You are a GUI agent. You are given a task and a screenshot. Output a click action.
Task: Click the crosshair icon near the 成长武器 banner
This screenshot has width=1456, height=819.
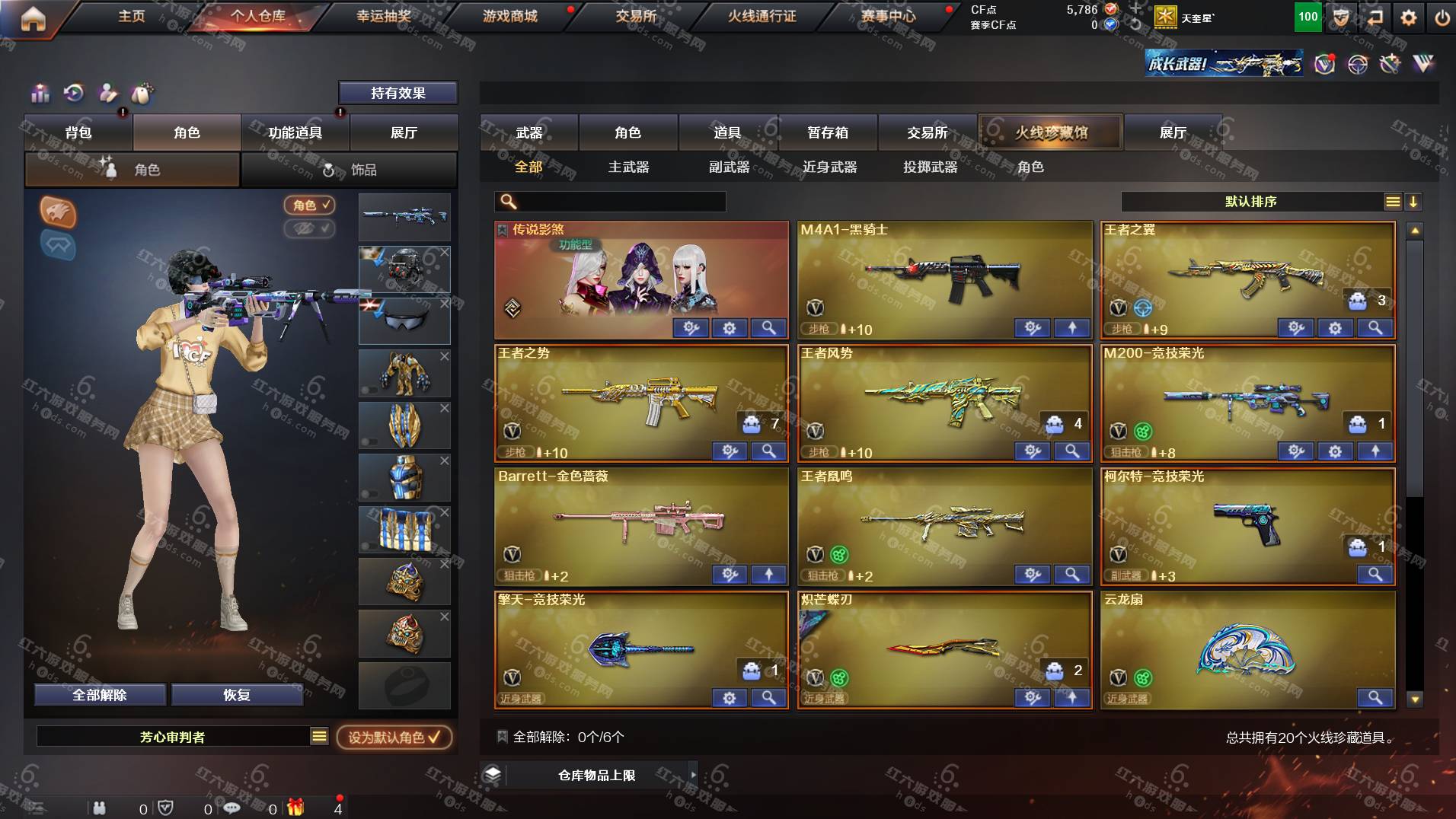(1357, 65)
